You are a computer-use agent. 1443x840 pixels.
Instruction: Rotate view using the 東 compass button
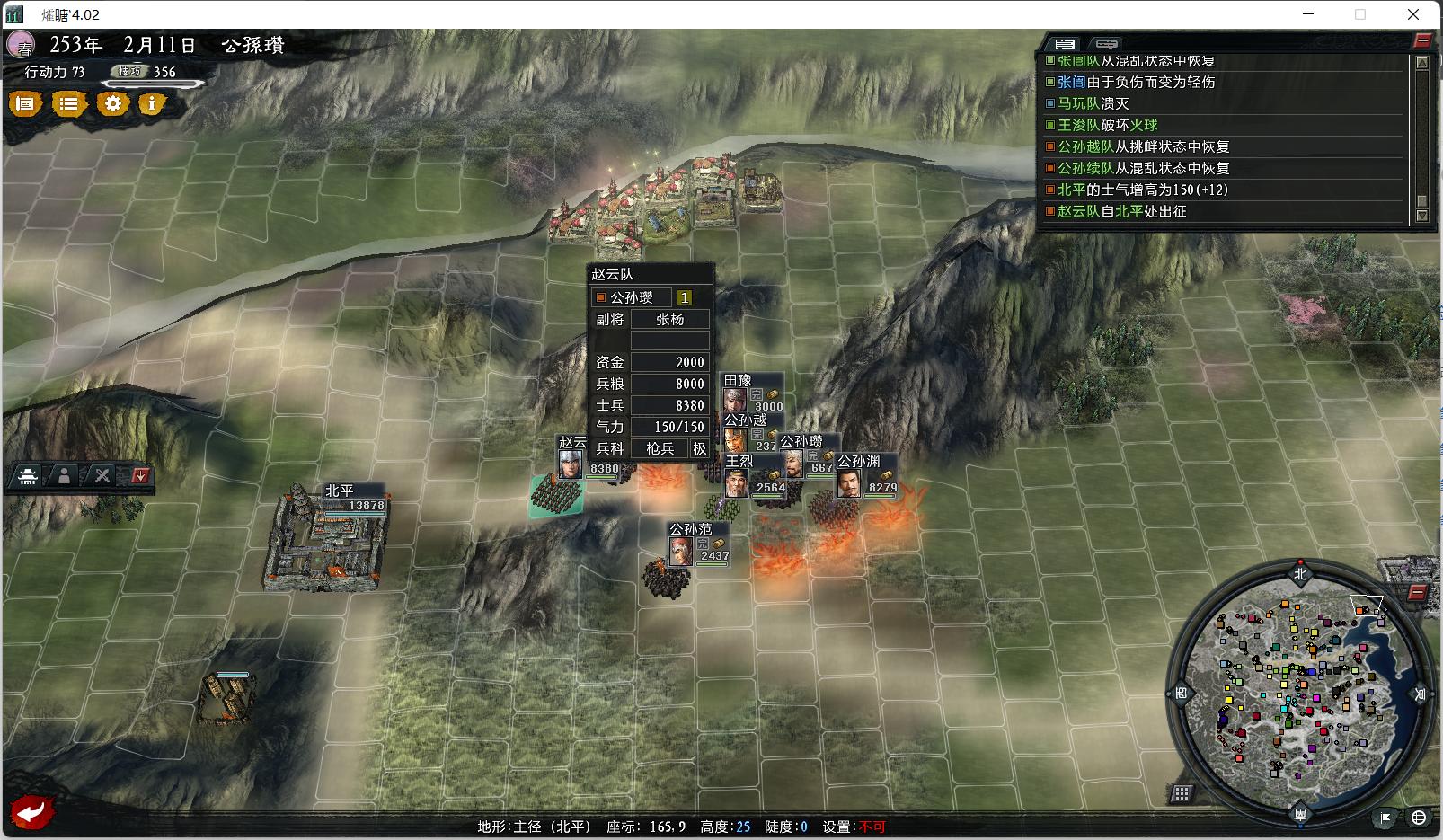[x=1421, y=694]
